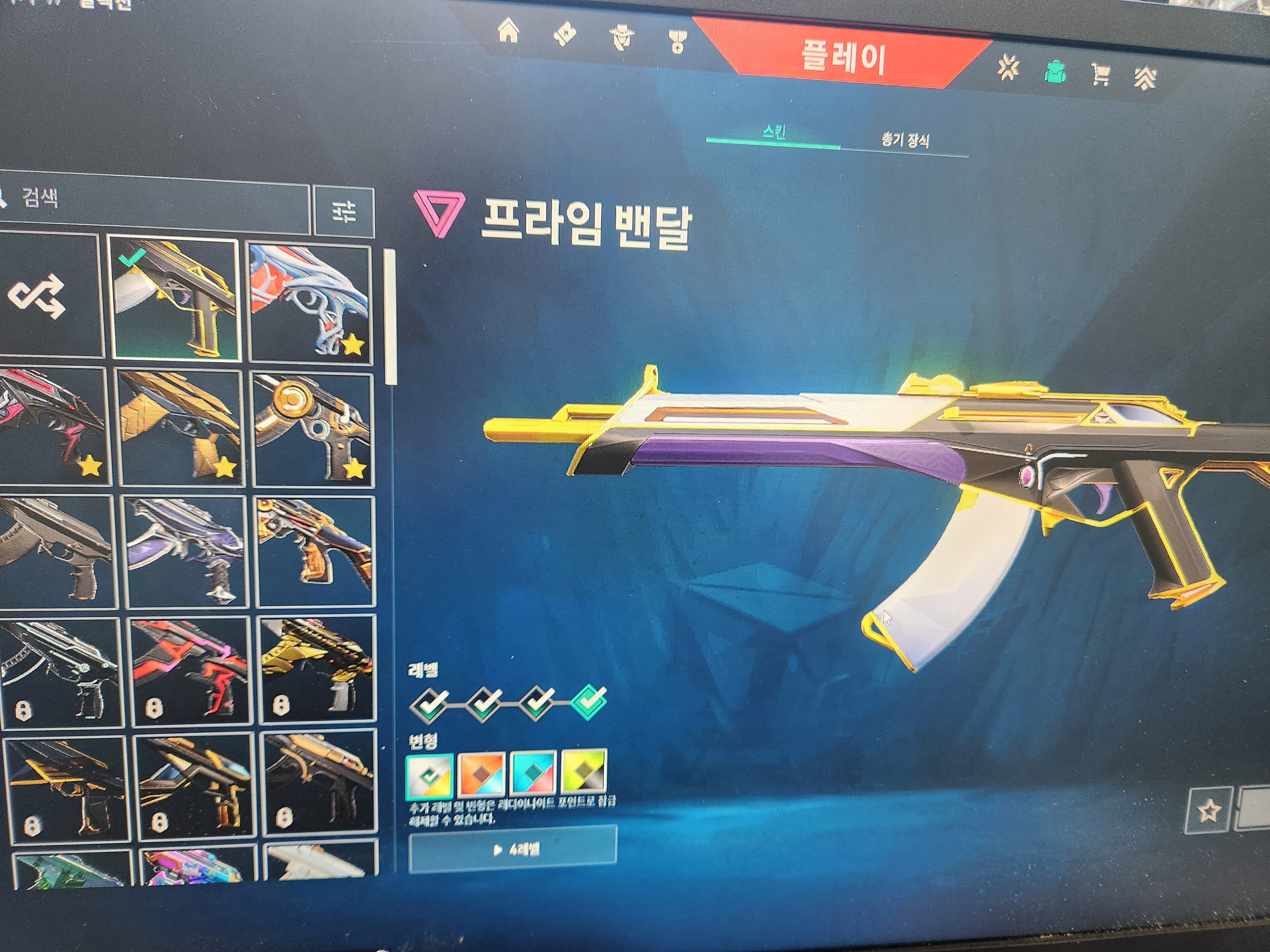Open the home screen via house icon
The height and width of the screenshot is (952, 1270).
(509, 31)
